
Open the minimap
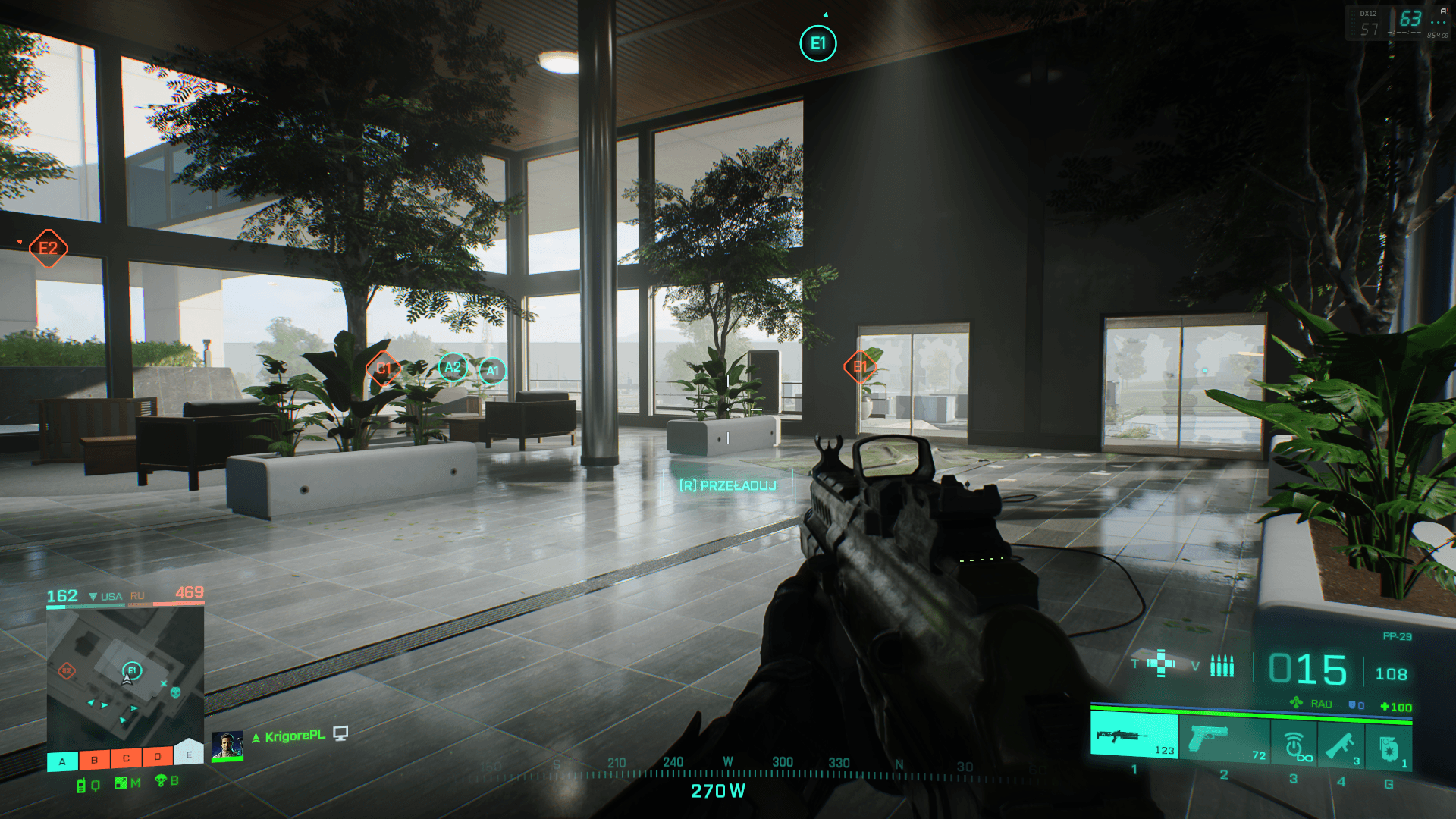click(x=125, y=676)
